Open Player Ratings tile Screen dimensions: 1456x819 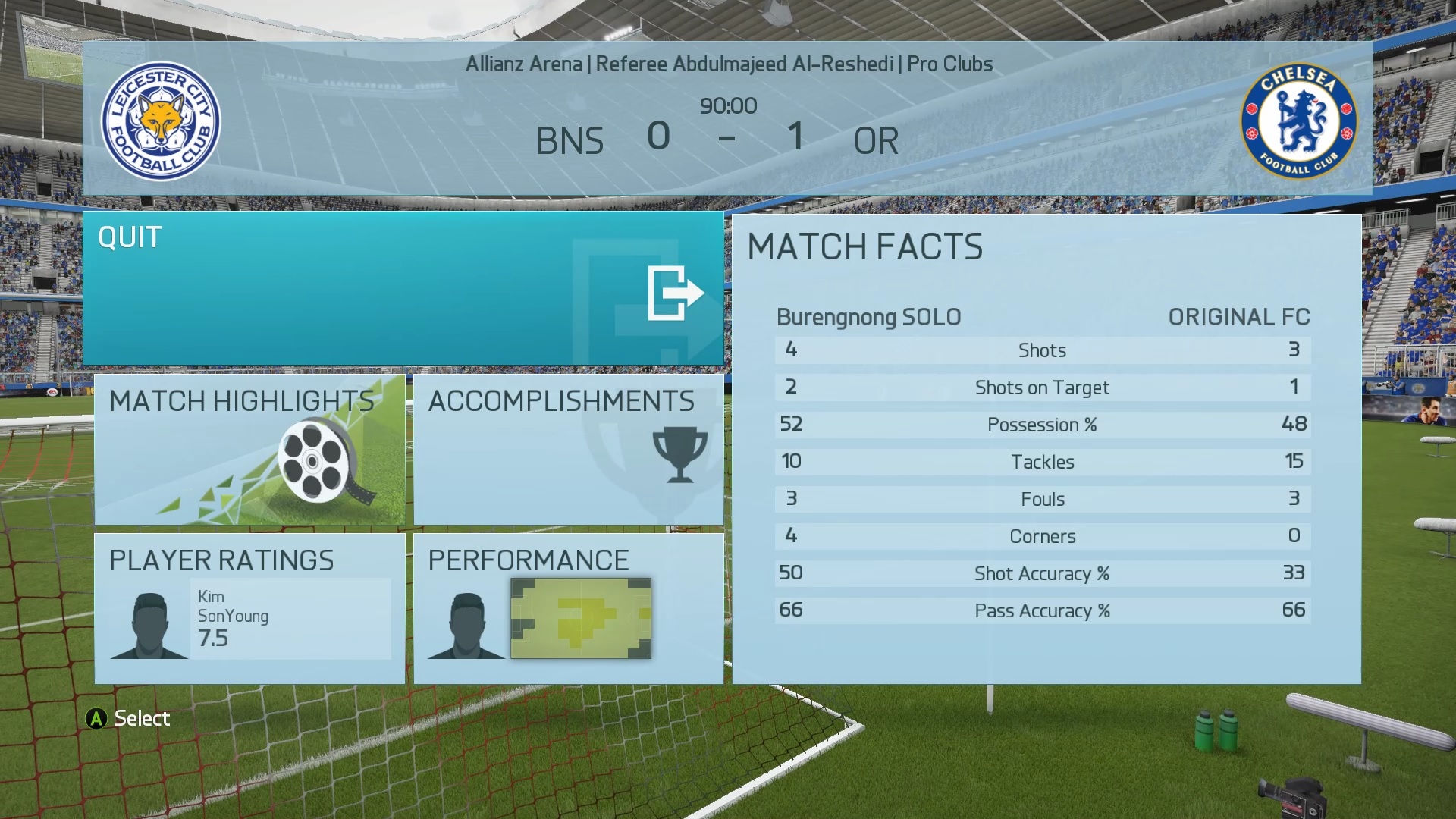(249, 608)
